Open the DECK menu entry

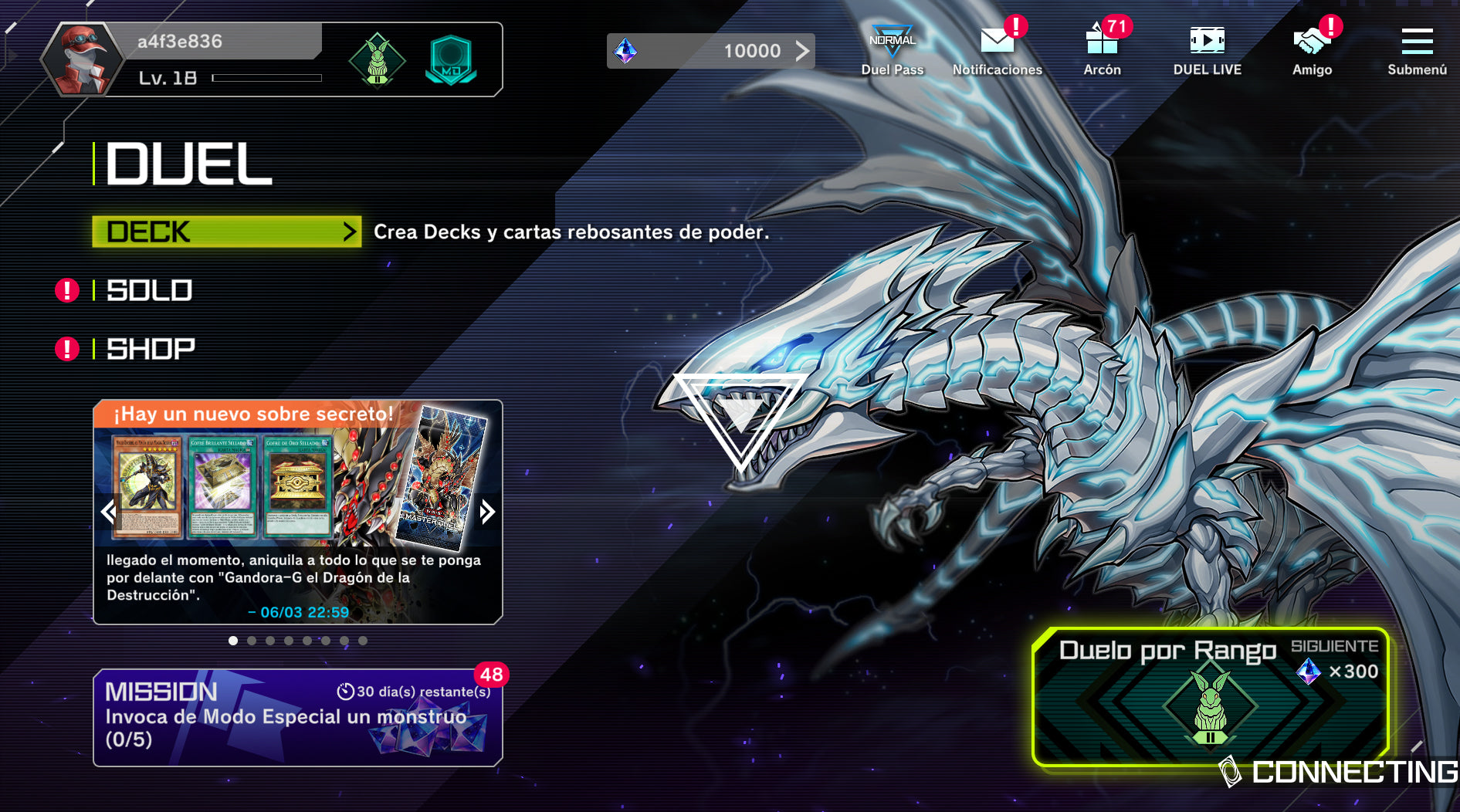pyautogui.click(x=226, y=232)
